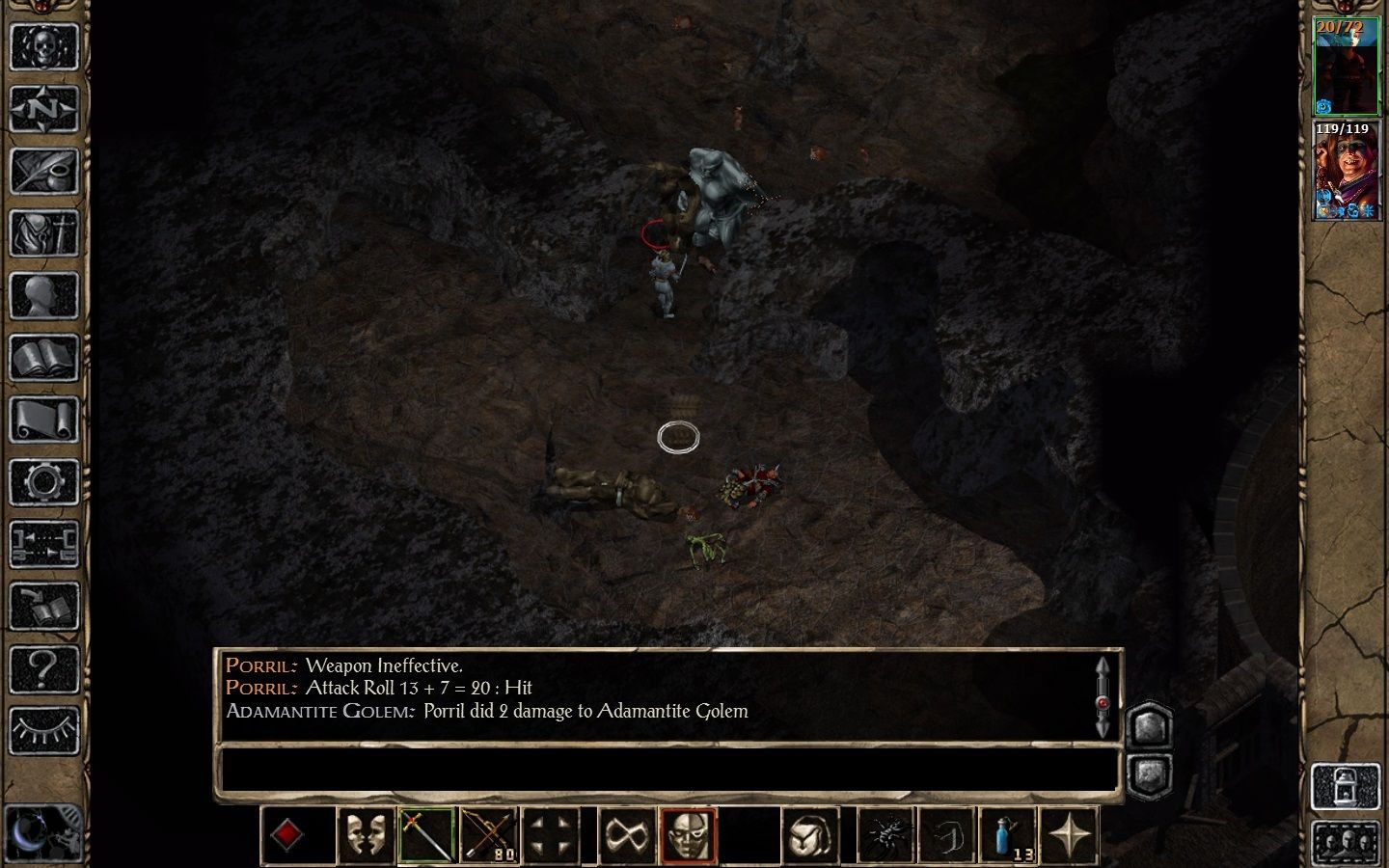The height and width of the screenshot is (868, 1389).
Task: Open the journal with quill icon
Action: [x=43, y=171]
